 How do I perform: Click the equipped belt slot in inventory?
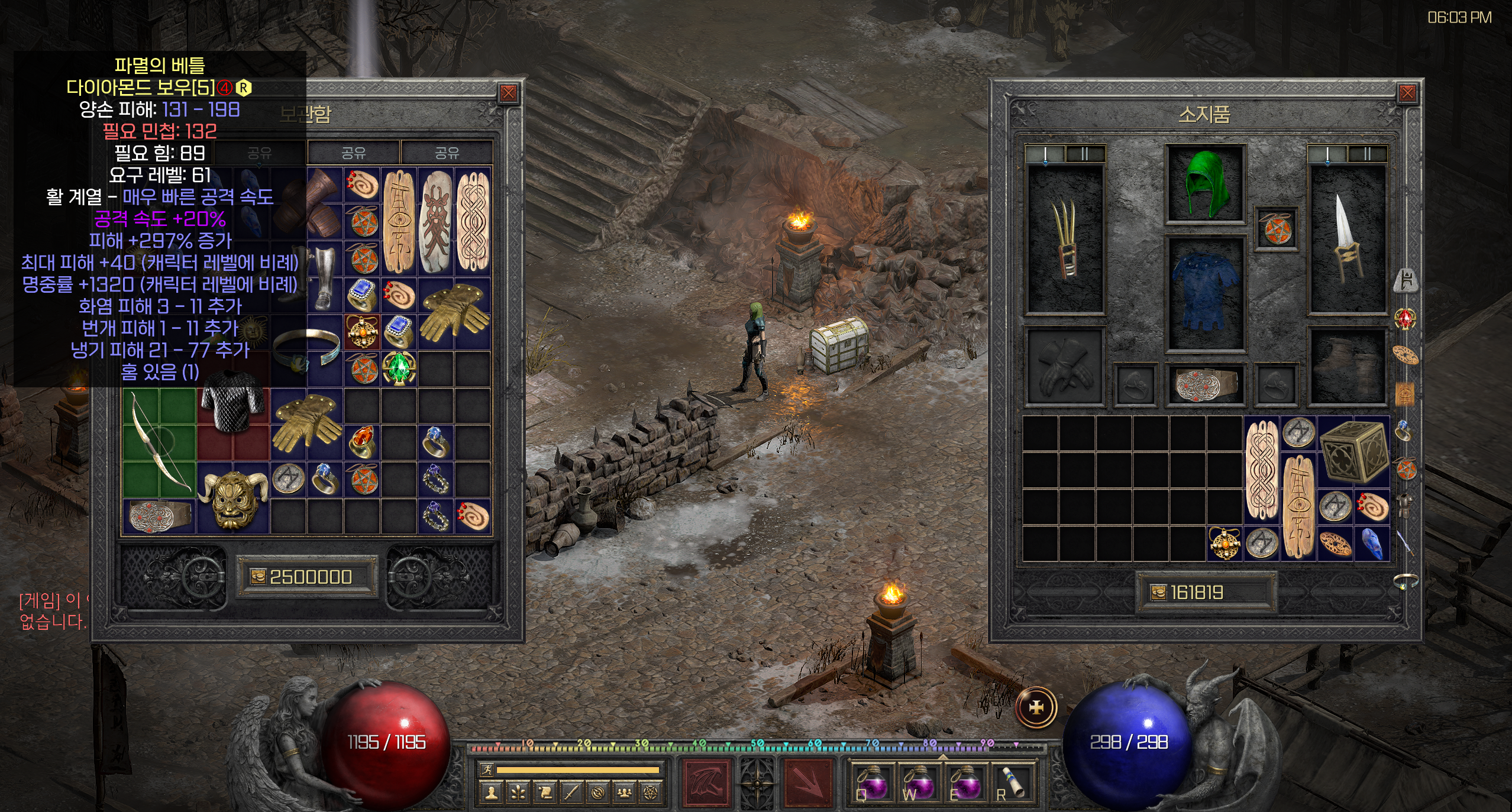(x=1206, y=386)
